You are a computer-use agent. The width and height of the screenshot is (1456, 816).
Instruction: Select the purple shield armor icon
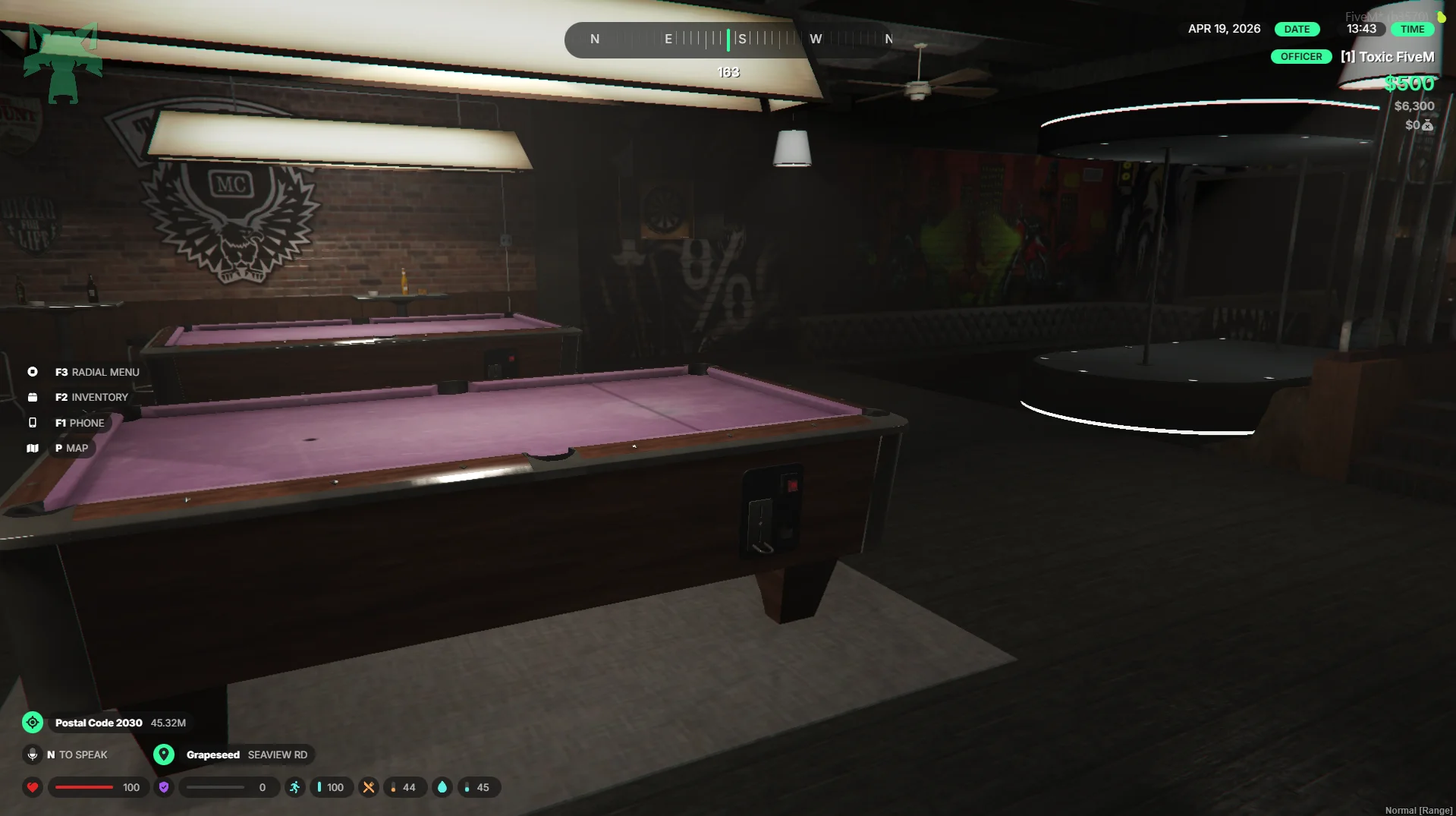164,787
